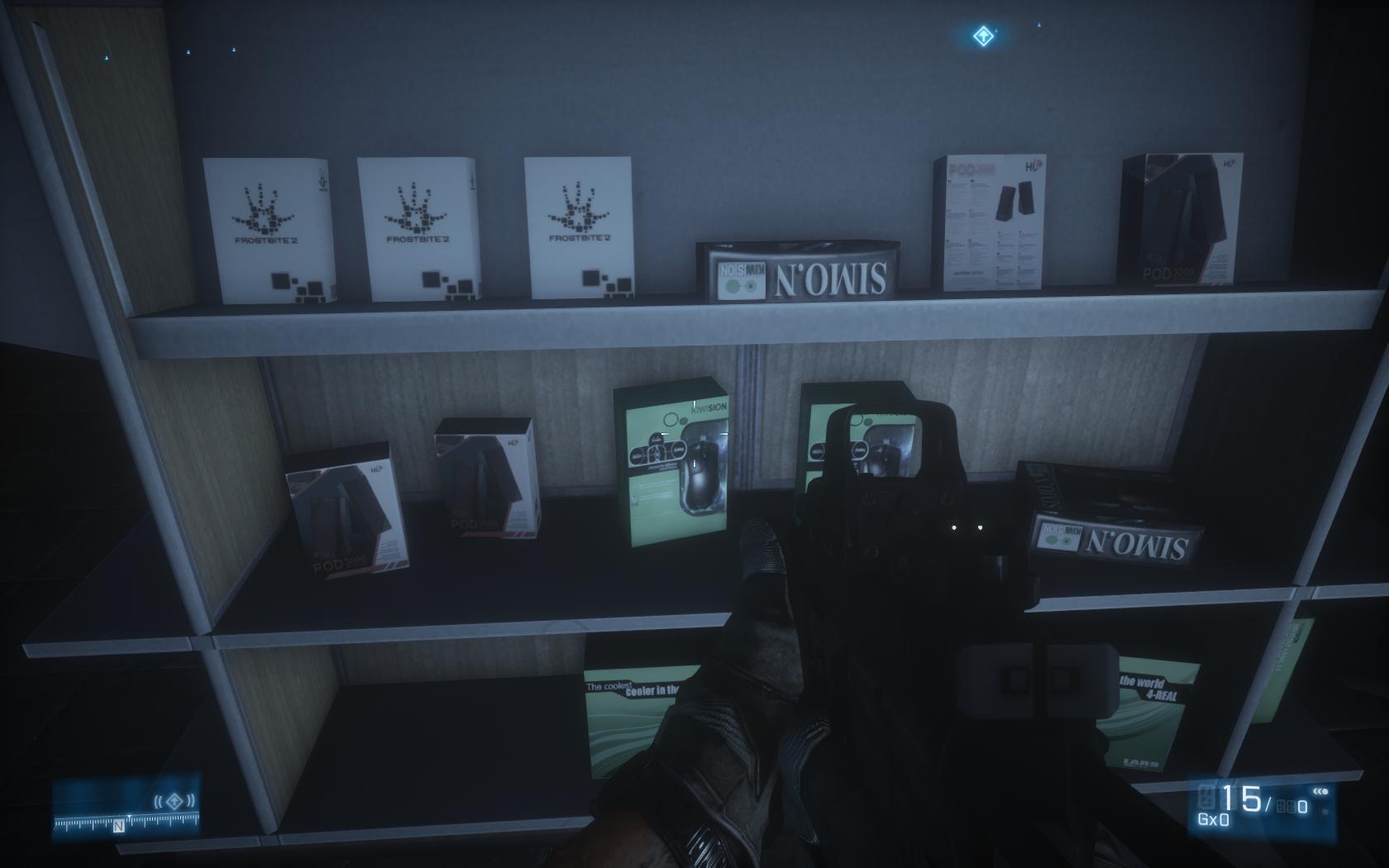Screen dimensions: 1389x868
Task: Click the fire mode indicator dots
Action: 1320,792
